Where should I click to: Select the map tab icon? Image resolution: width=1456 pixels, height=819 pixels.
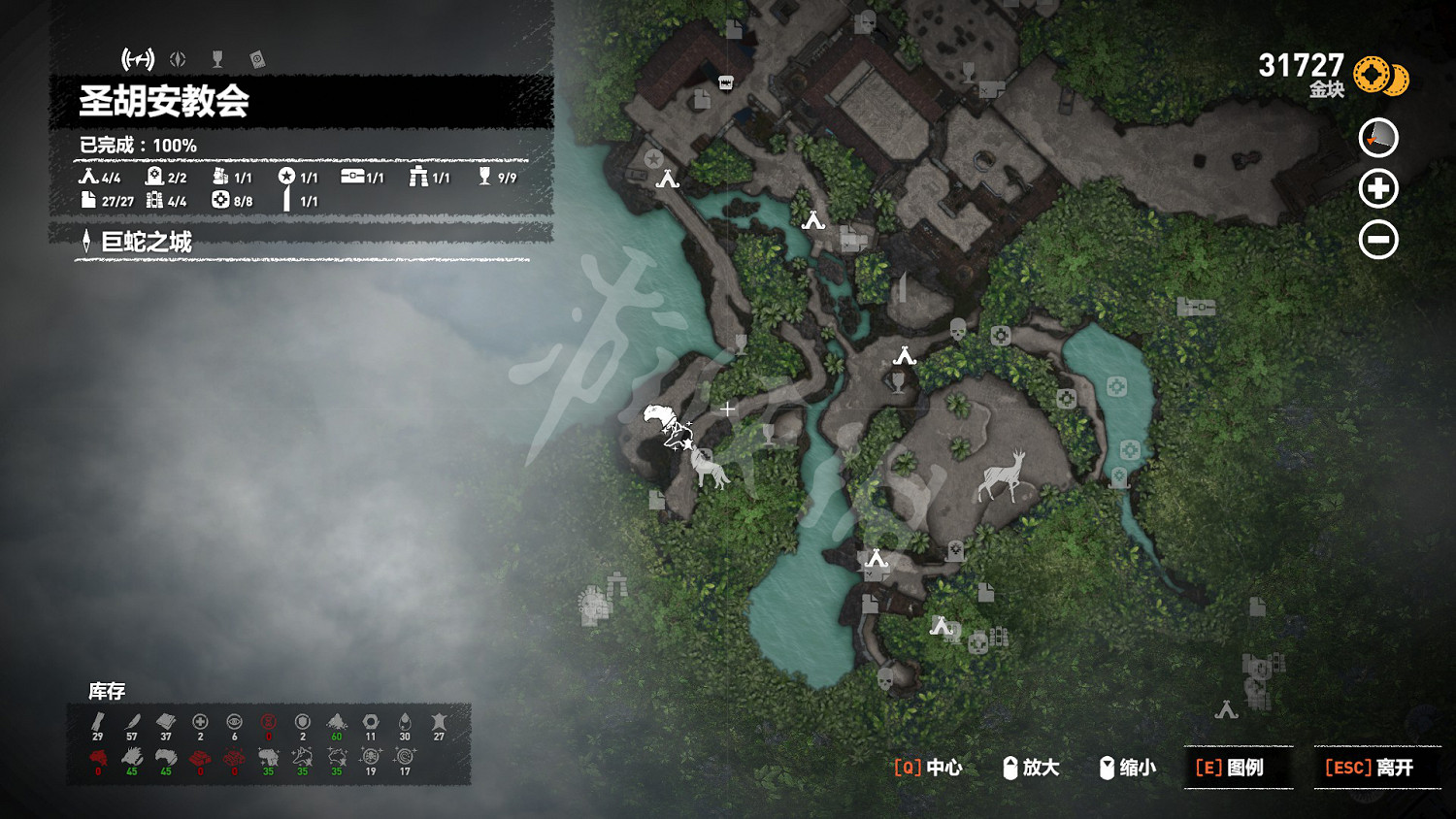click(138, 59)
